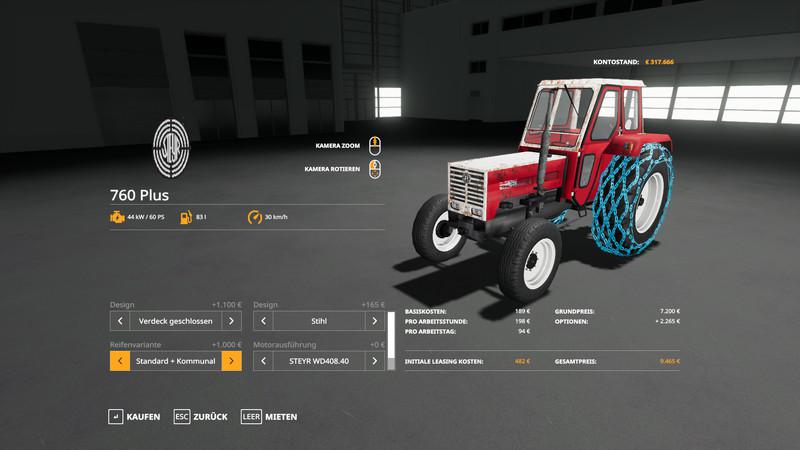Switch to previous design before Stihl
800x450 pixels.
pos(264,321)
